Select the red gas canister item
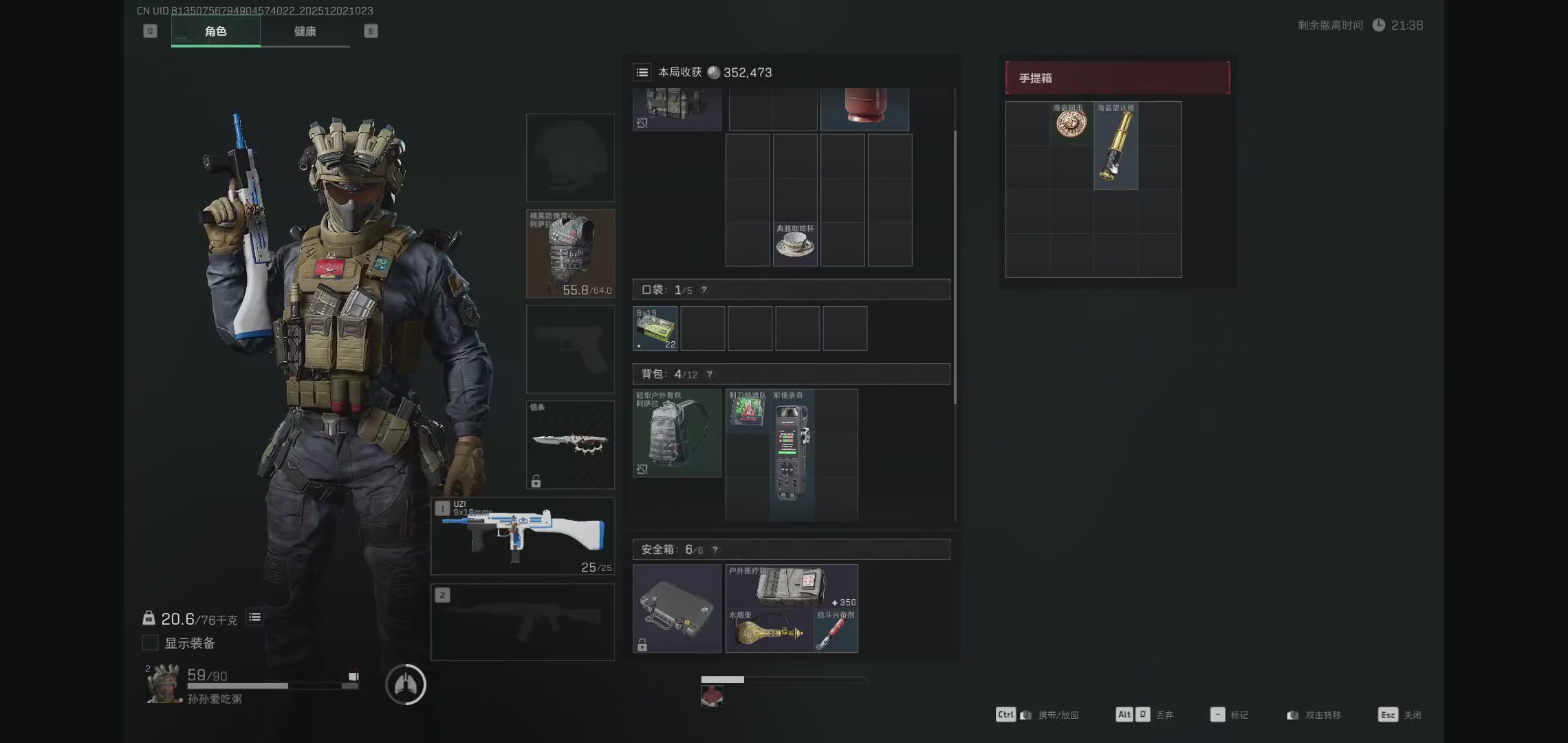 tap(864, 107)
